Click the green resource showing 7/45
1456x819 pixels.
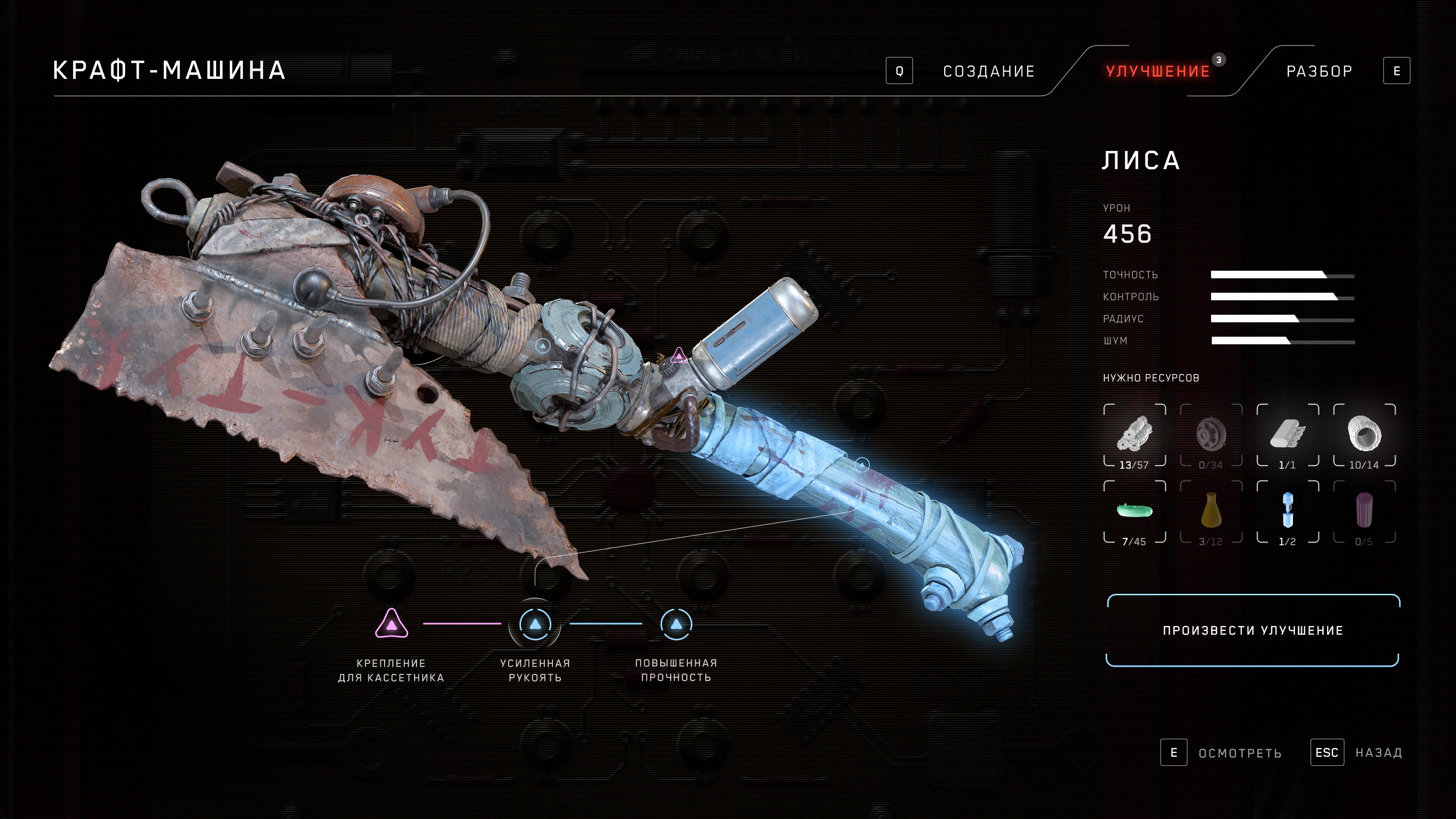click(x=1134, y=511)
